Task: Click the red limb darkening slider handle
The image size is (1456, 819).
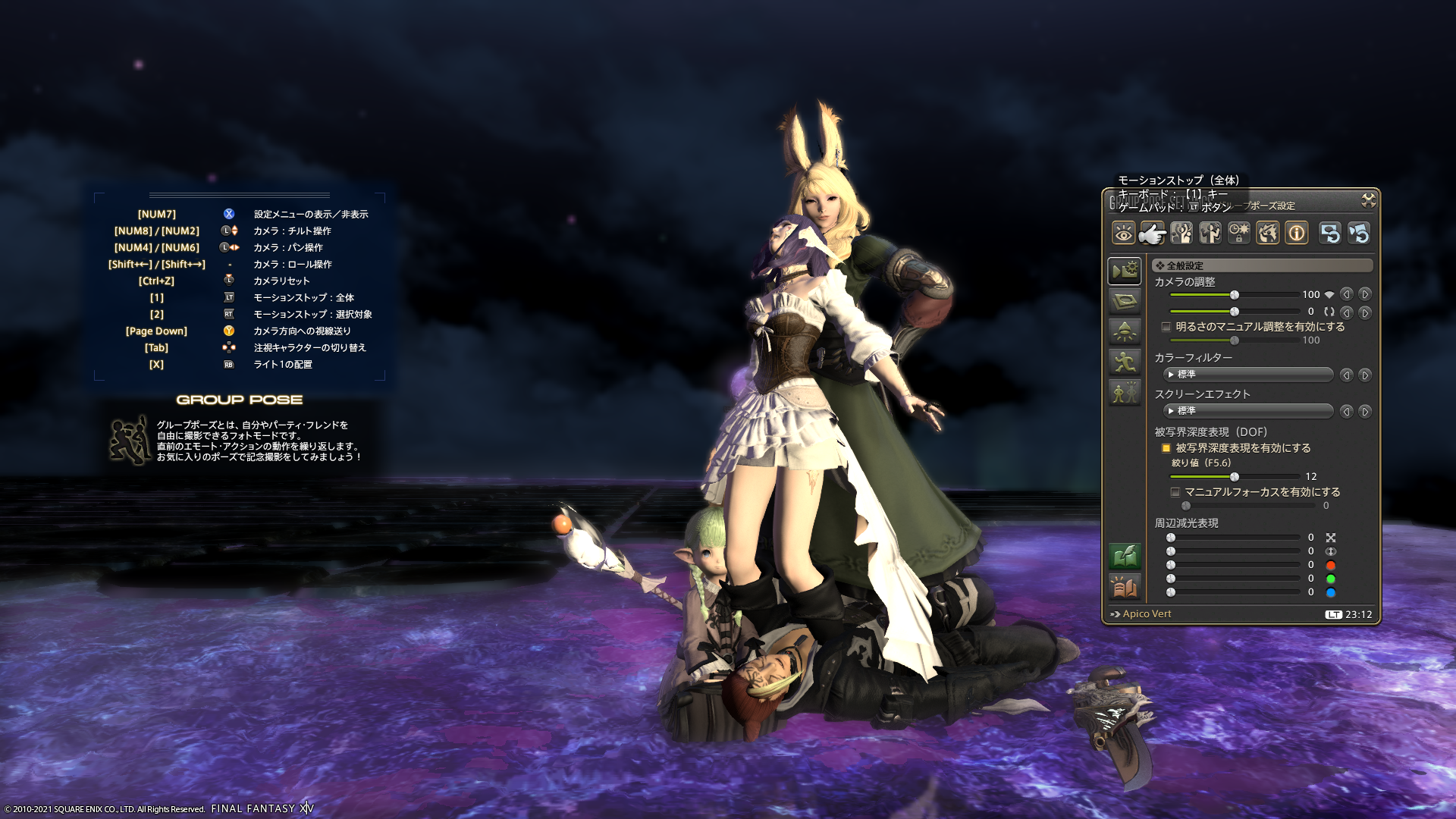Action: pyautogui.click(x=1171, y=565)
